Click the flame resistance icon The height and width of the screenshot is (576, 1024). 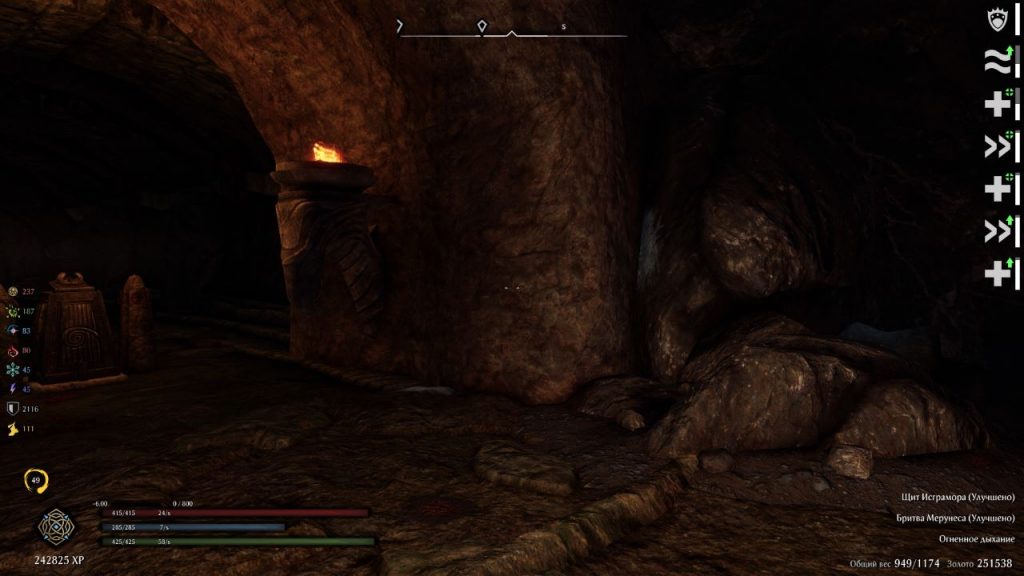(13, 351)
